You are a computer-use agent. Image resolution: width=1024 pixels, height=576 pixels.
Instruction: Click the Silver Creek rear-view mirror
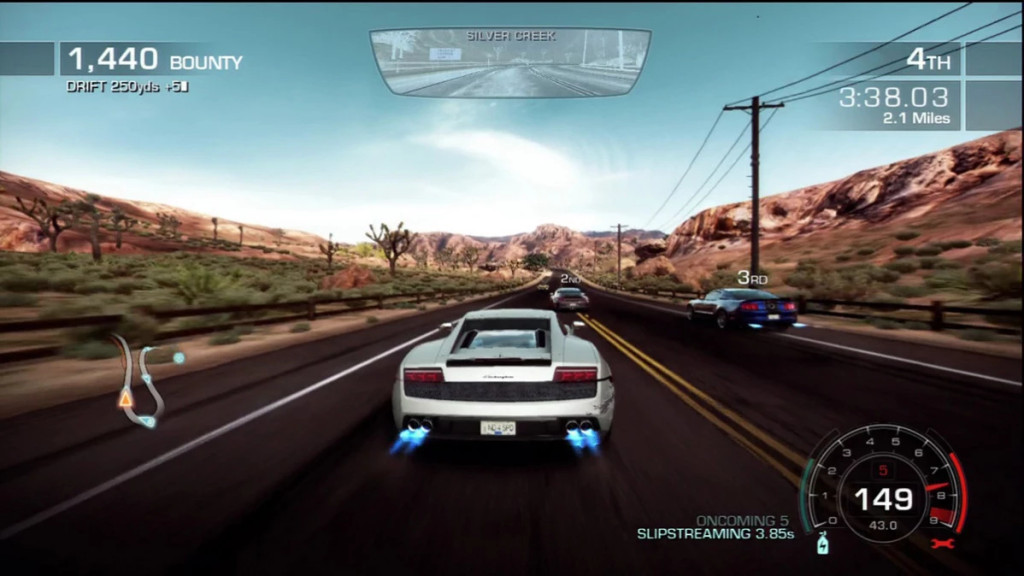tap(510, 62)
